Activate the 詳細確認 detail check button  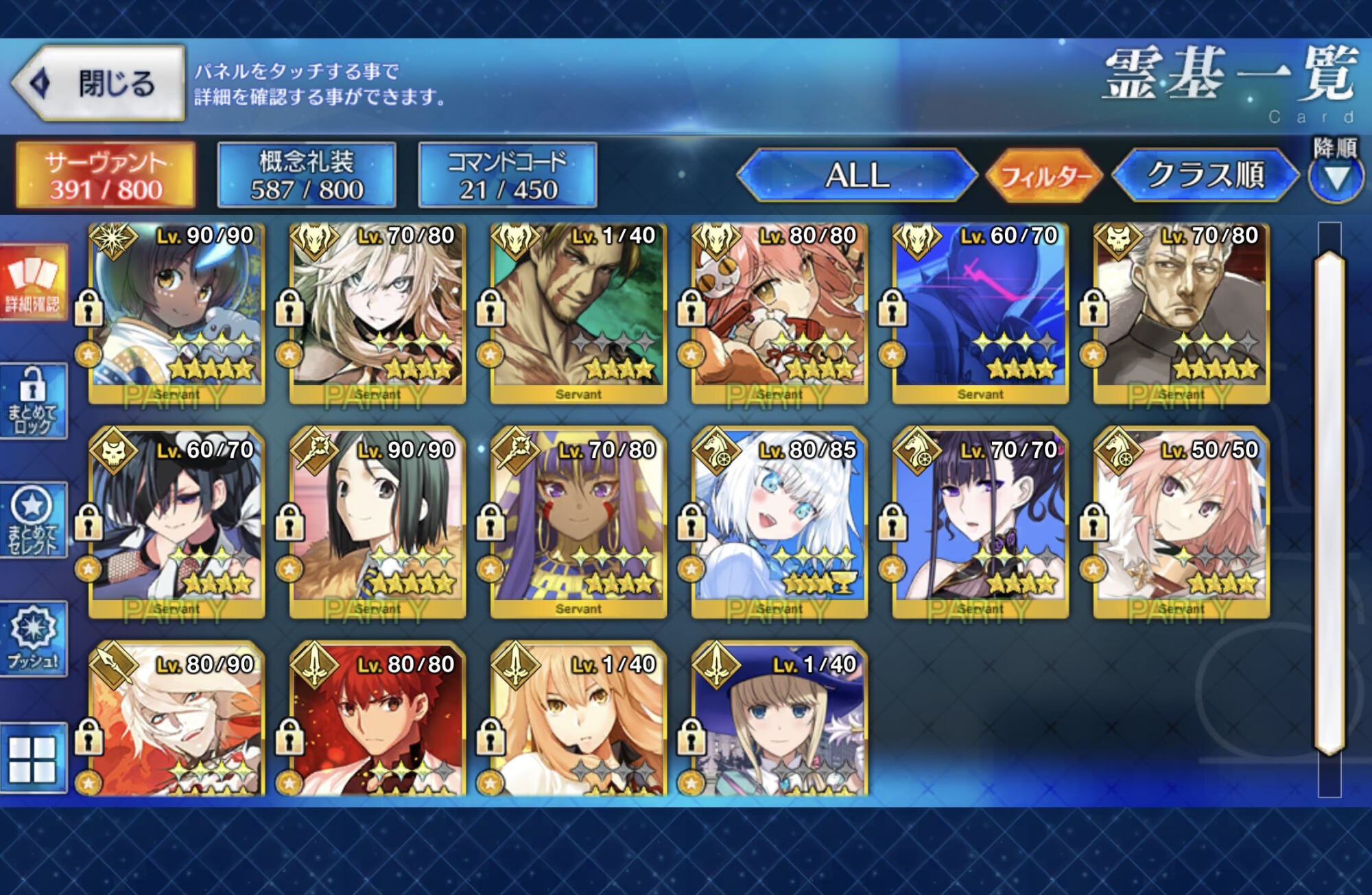[34, 283]
